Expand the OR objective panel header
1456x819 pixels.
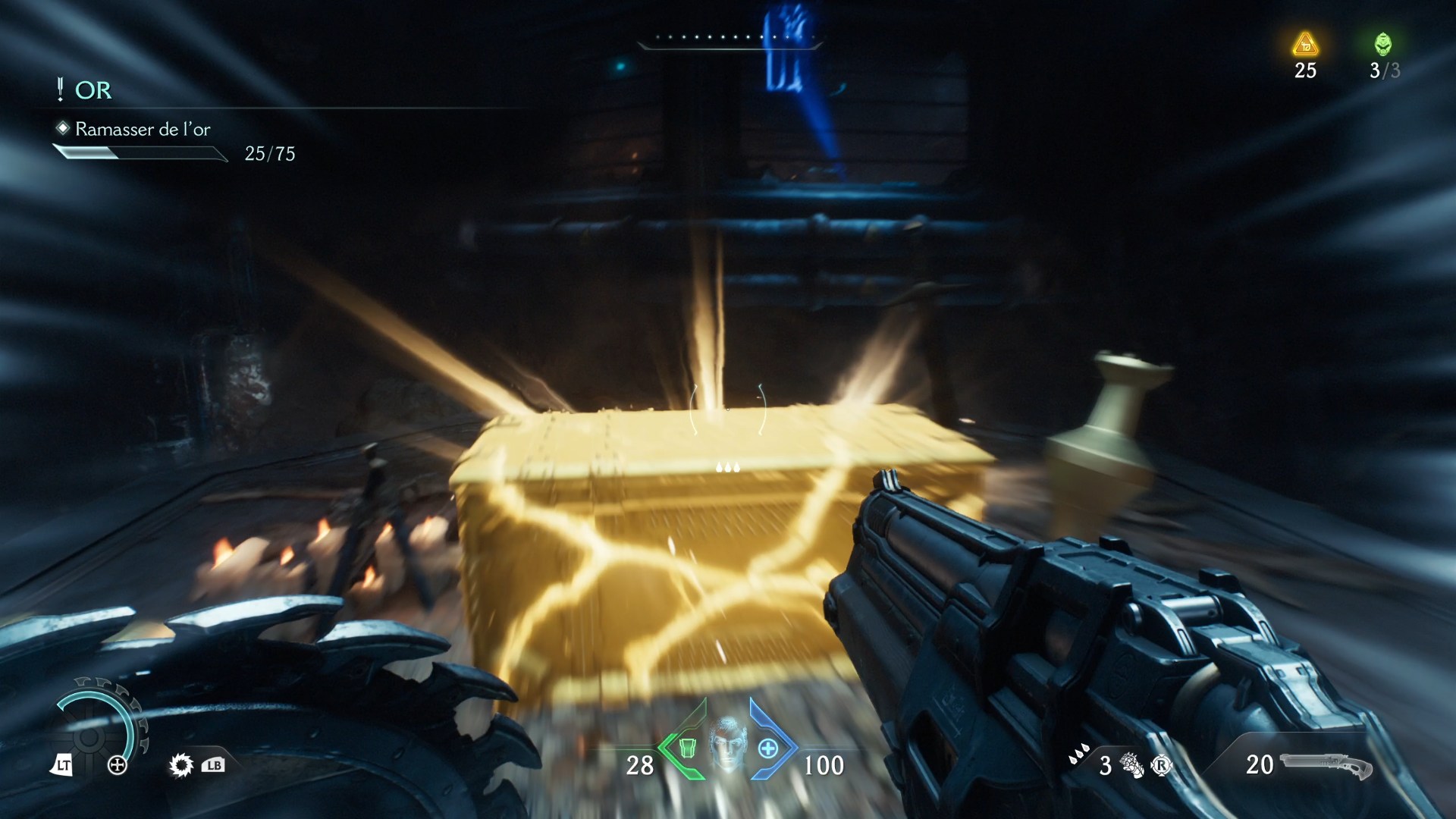click(x=91, y=91)
